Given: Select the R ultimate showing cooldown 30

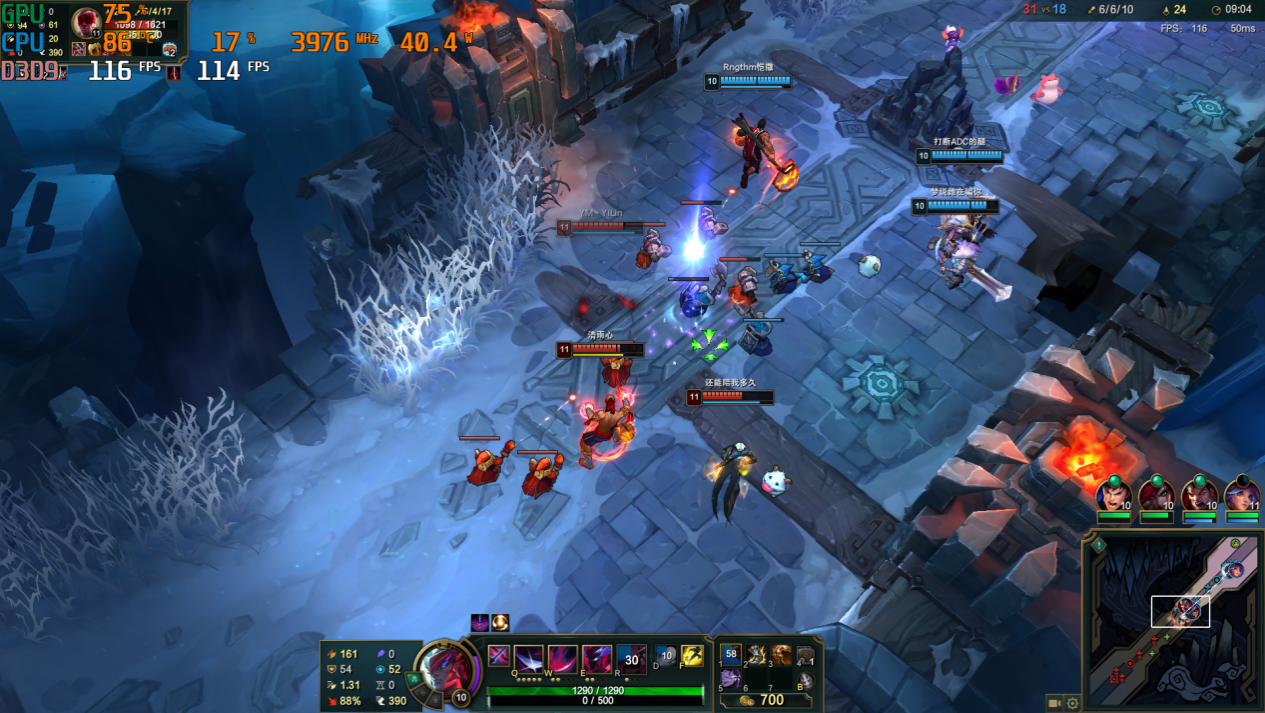Looking at the screenshot, I should click(631, 658).
